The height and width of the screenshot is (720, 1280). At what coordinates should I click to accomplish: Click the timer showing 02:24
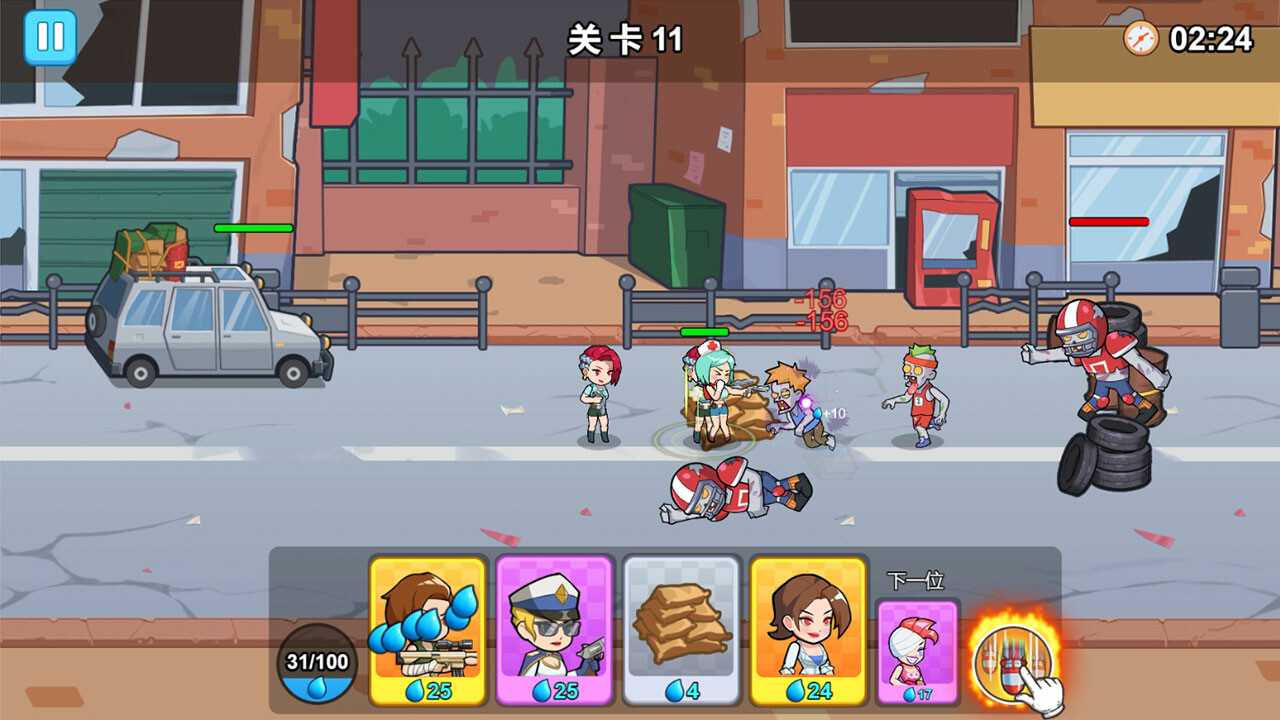coord(1210,38)
